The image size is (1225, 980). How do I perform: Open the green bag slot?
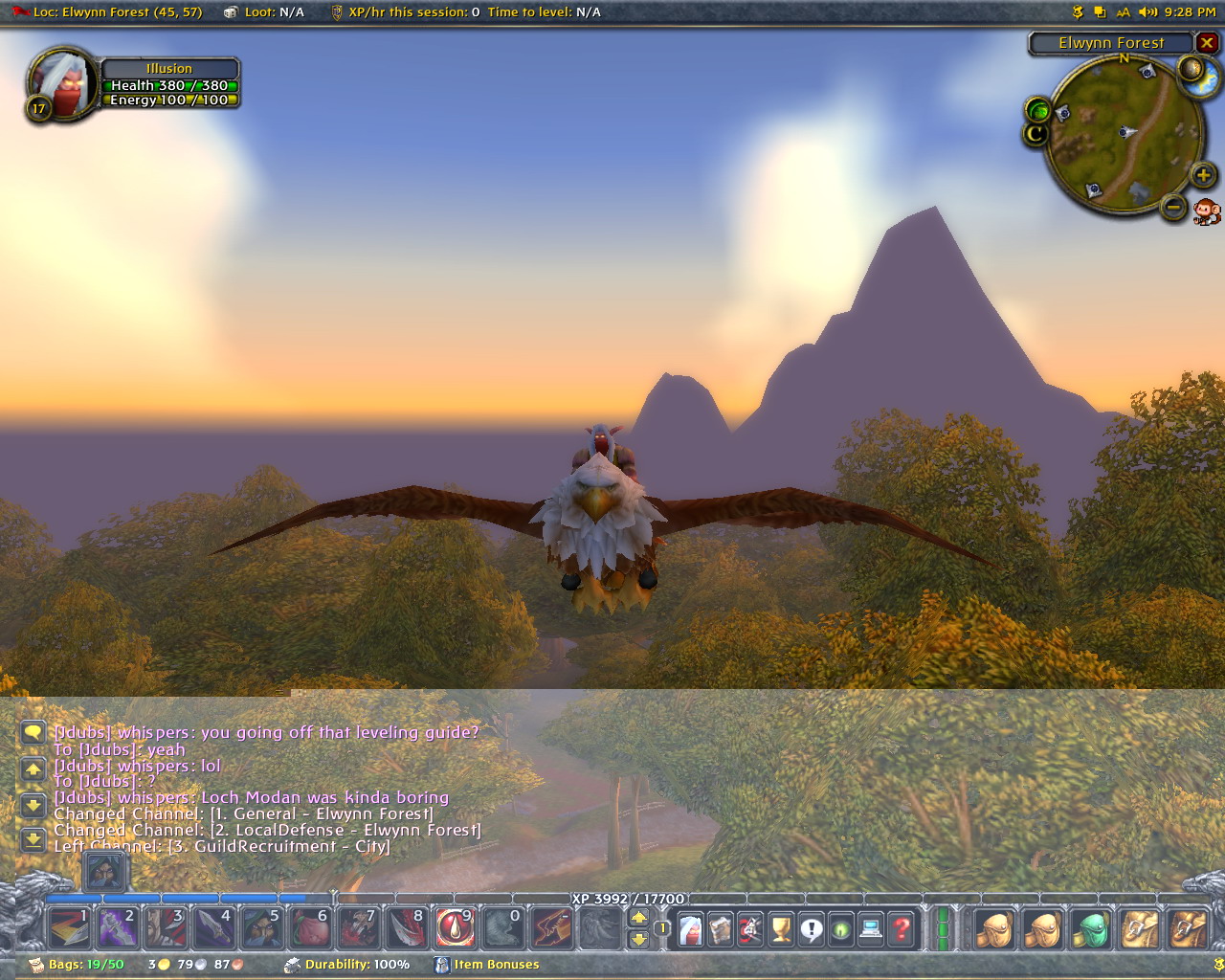[x=1091, y=928]
